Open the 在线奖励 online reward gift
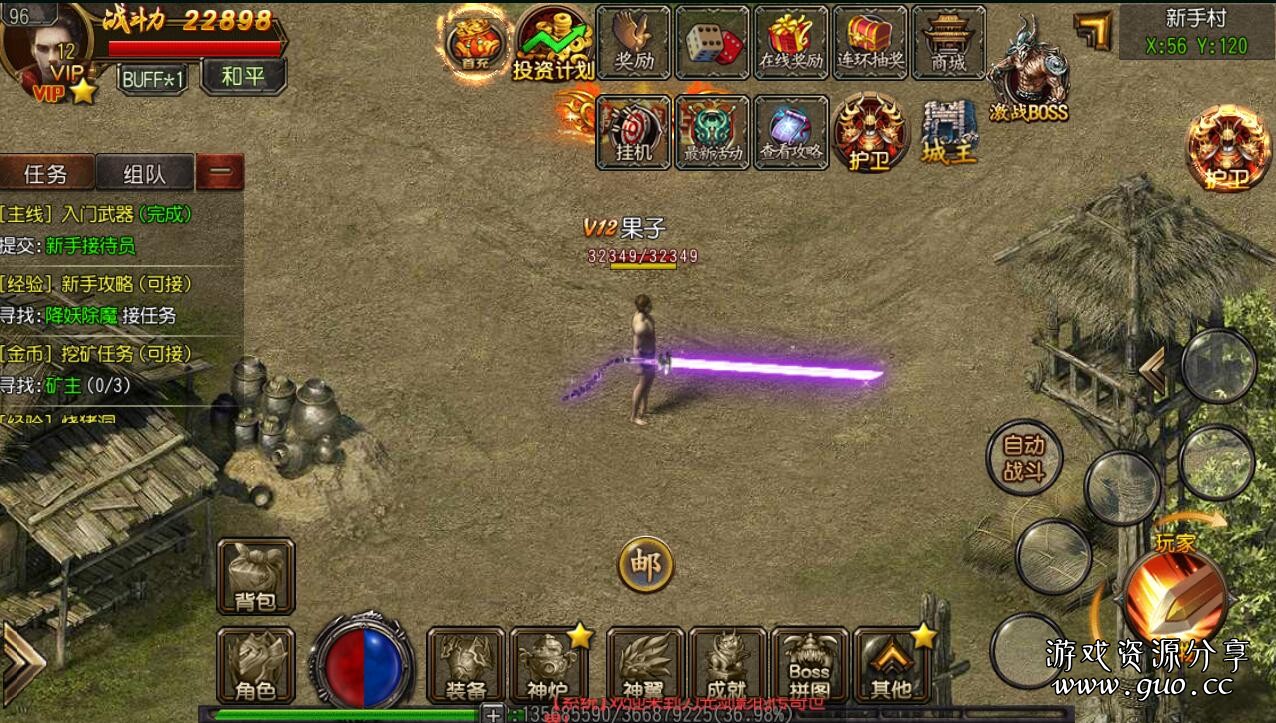This screenshot has width=1276, height=723. pos(790,43)
